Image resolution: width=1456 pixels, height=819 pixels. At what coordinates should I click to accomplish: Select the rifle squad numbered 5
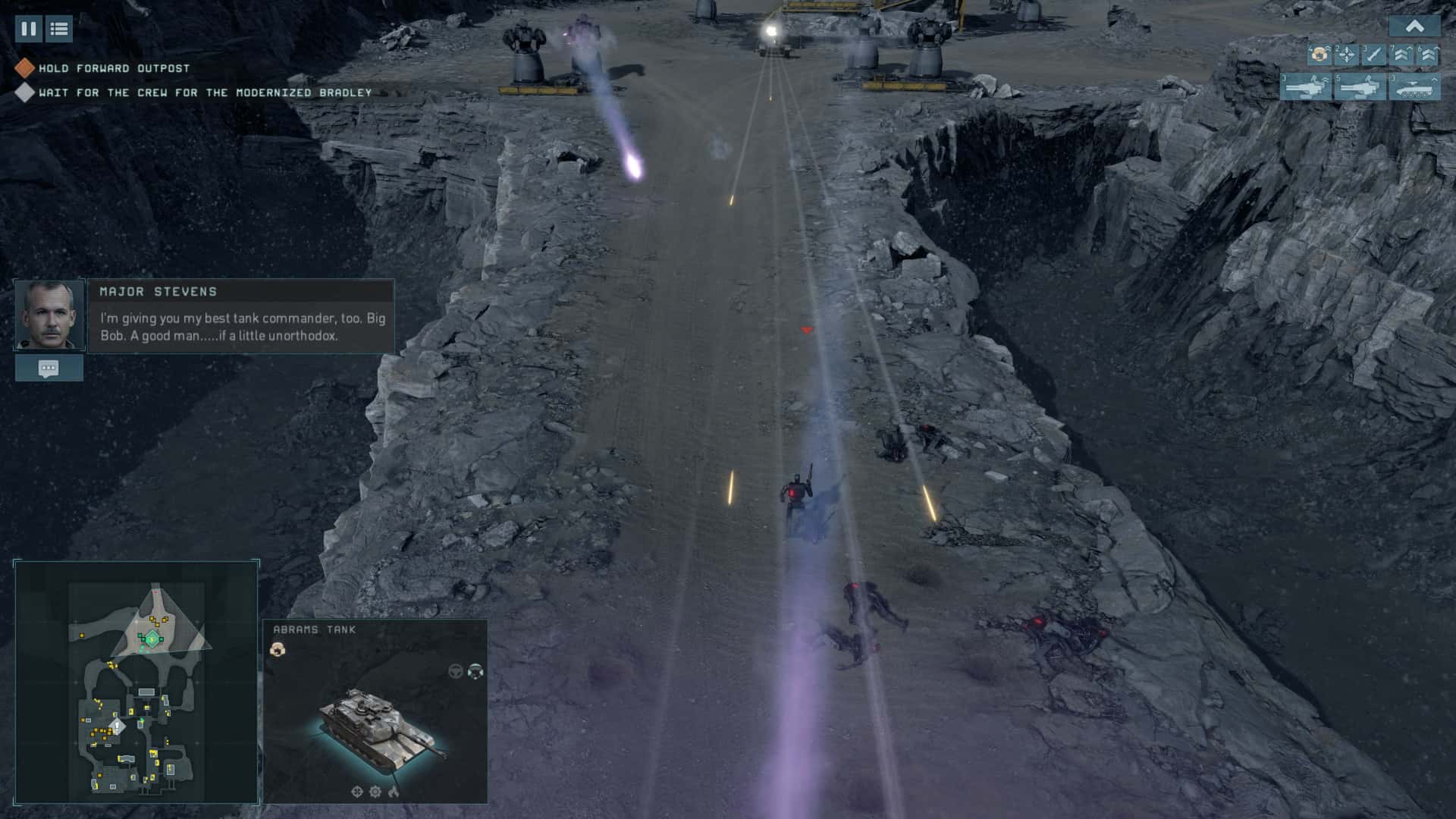tap(1360, 86)
